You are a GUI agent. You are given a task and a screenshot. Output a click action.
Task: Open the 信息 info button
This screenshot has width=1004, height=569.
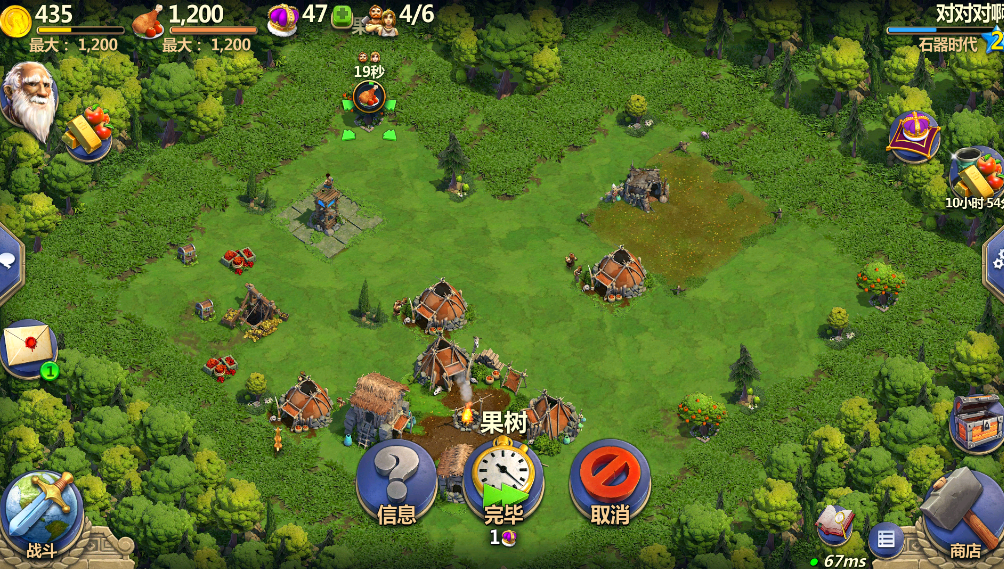396,482
